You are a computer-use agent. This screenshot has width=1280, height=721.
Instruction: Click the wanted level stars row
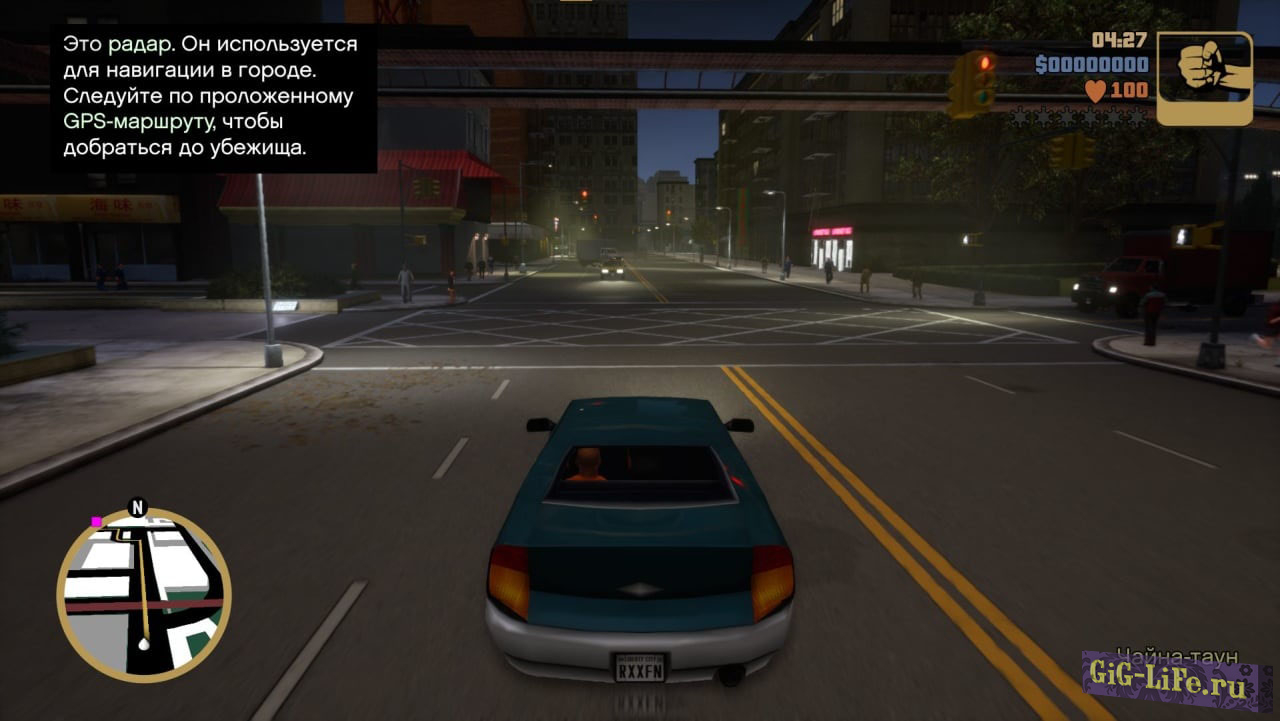click(1078, 117)
